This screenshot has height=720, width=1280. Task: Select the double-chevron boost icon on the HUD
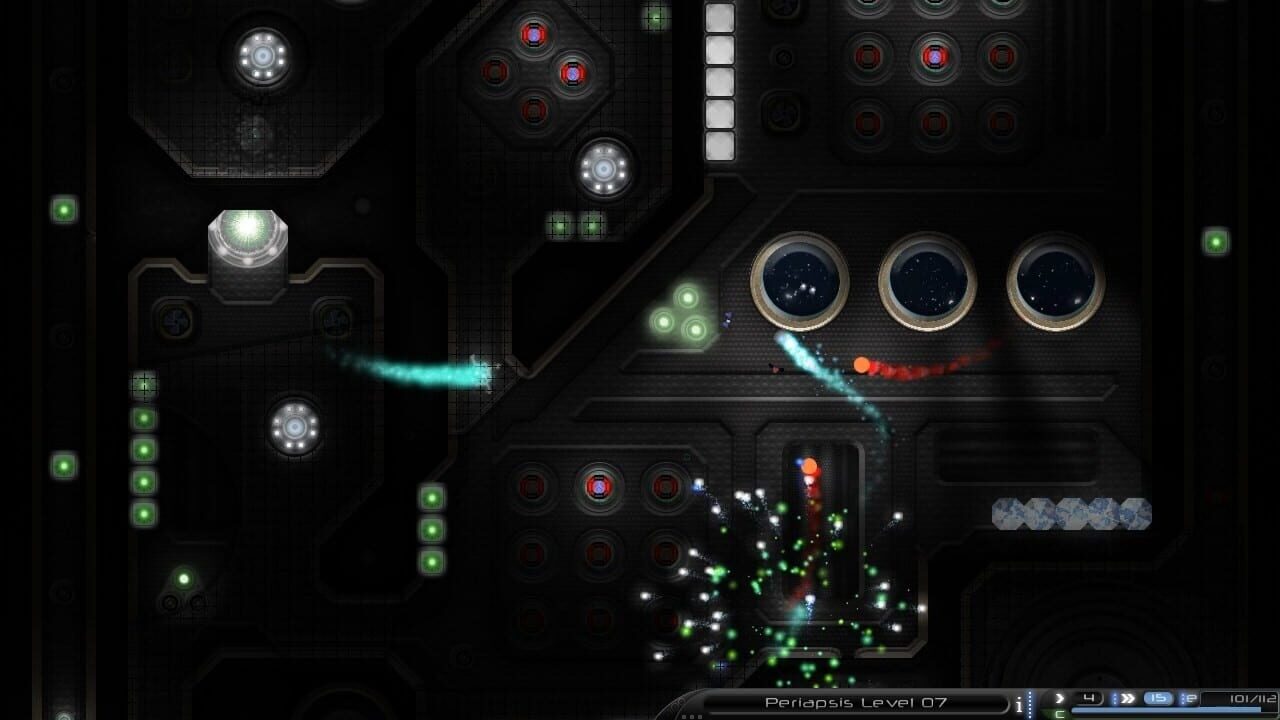1127,699
